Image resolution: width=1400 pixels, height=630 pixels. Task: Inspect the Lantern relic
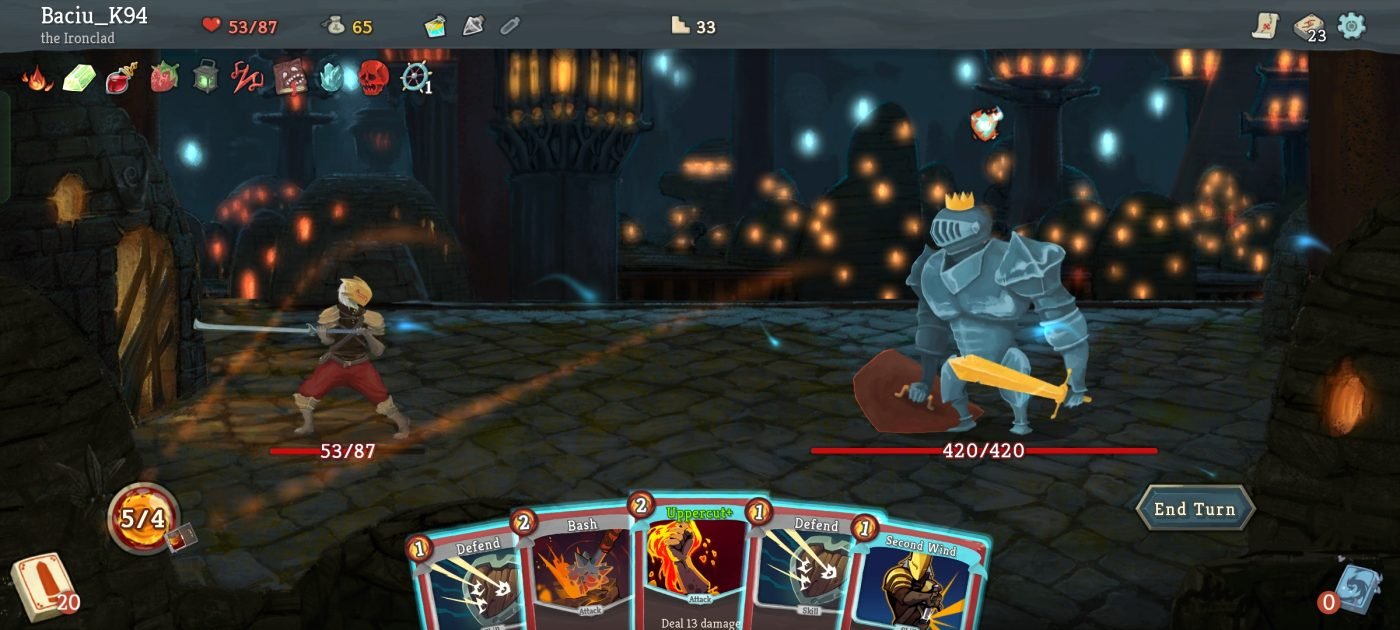(205, 78)
